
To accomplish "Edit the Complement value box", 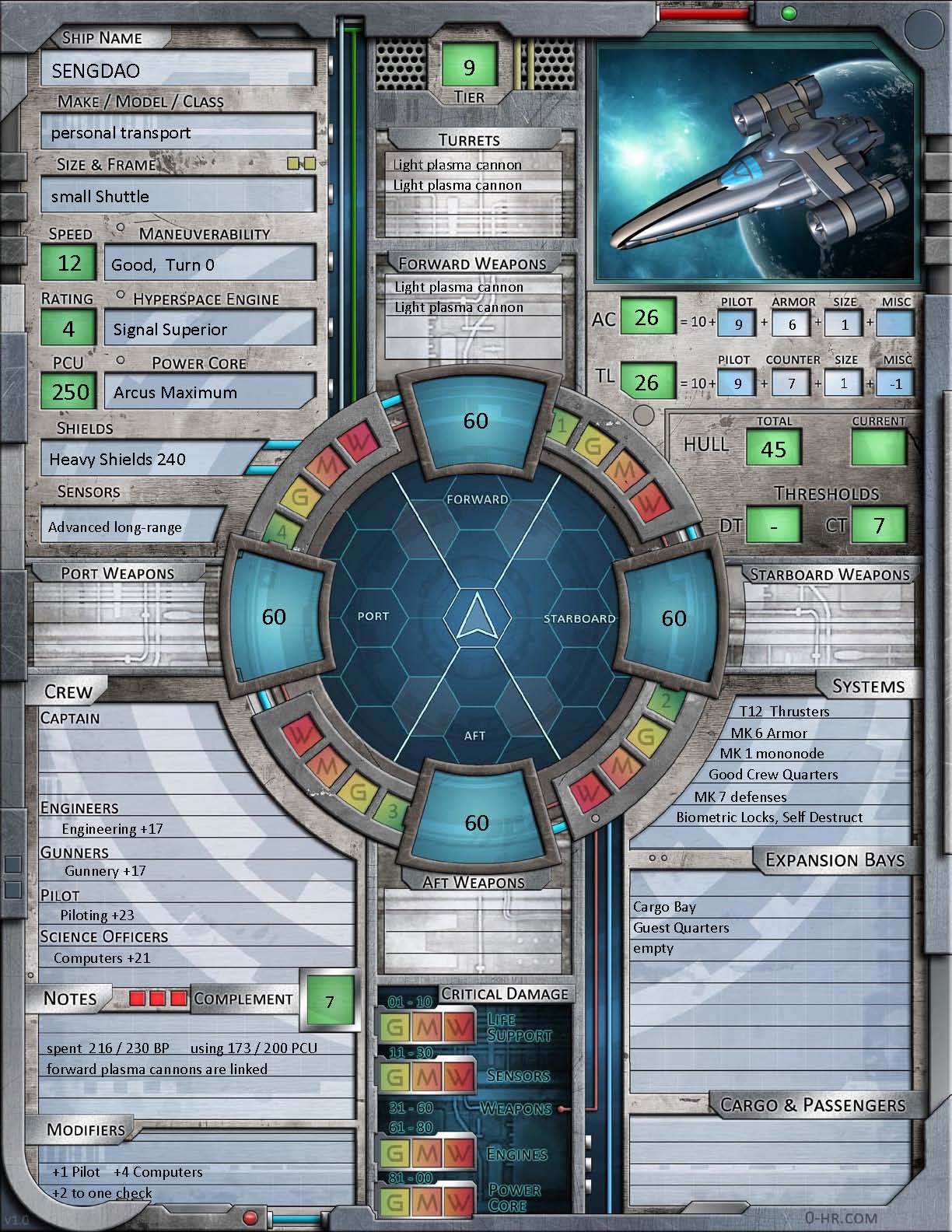I will click(x=329, y=1001).
